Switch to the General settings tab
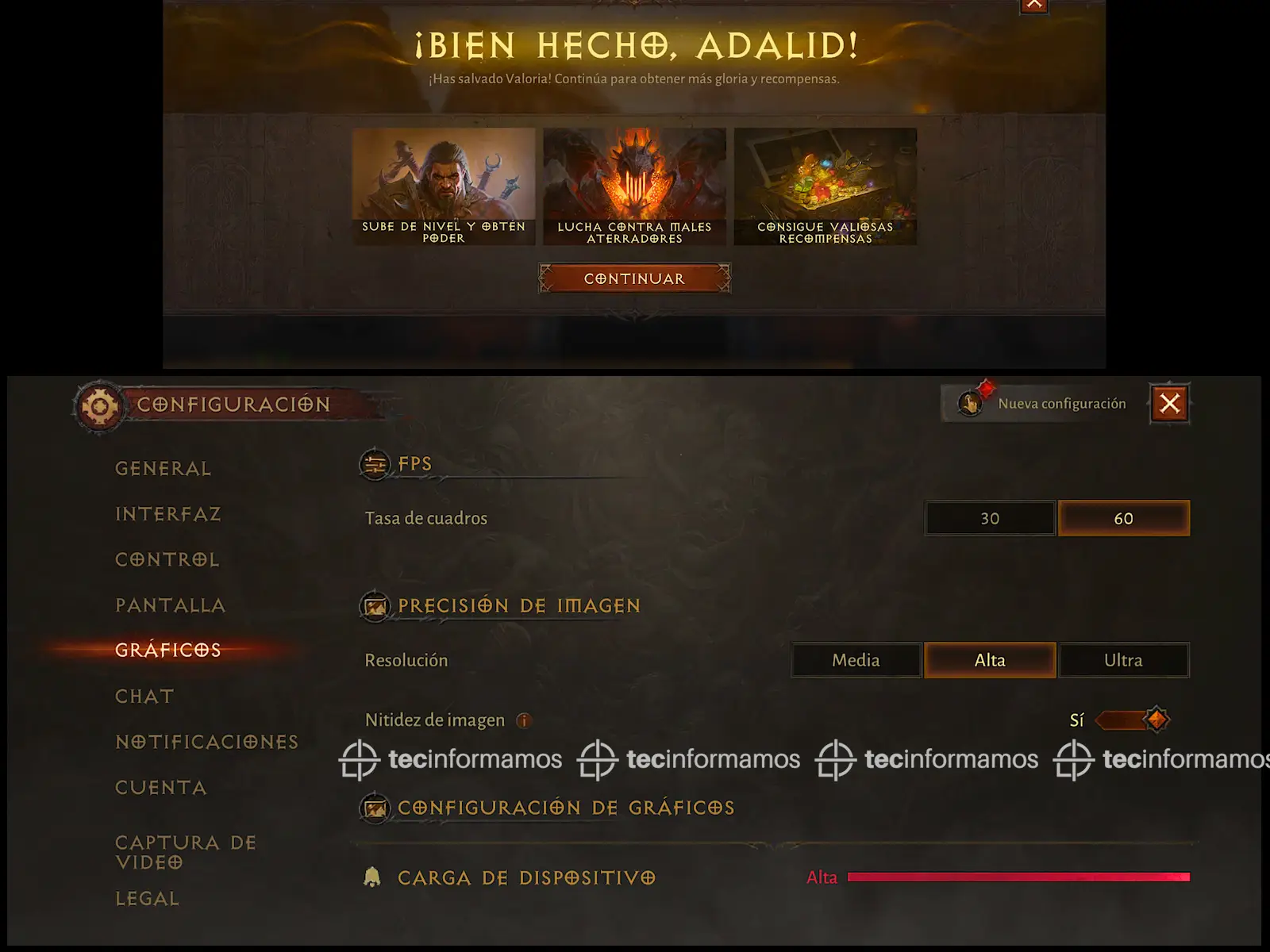The width and height of the screenshot is (1270, 952). pyautogui.click(x=164, y=469)
